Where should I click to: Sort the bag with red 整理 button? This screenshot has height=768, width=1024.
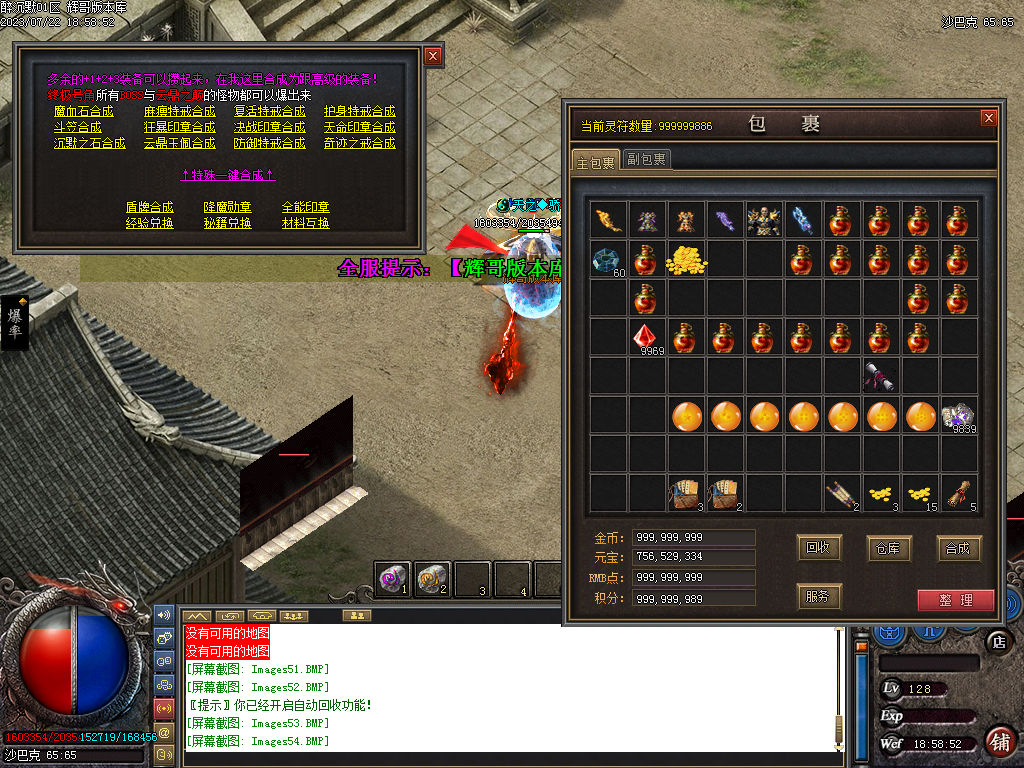955,600
